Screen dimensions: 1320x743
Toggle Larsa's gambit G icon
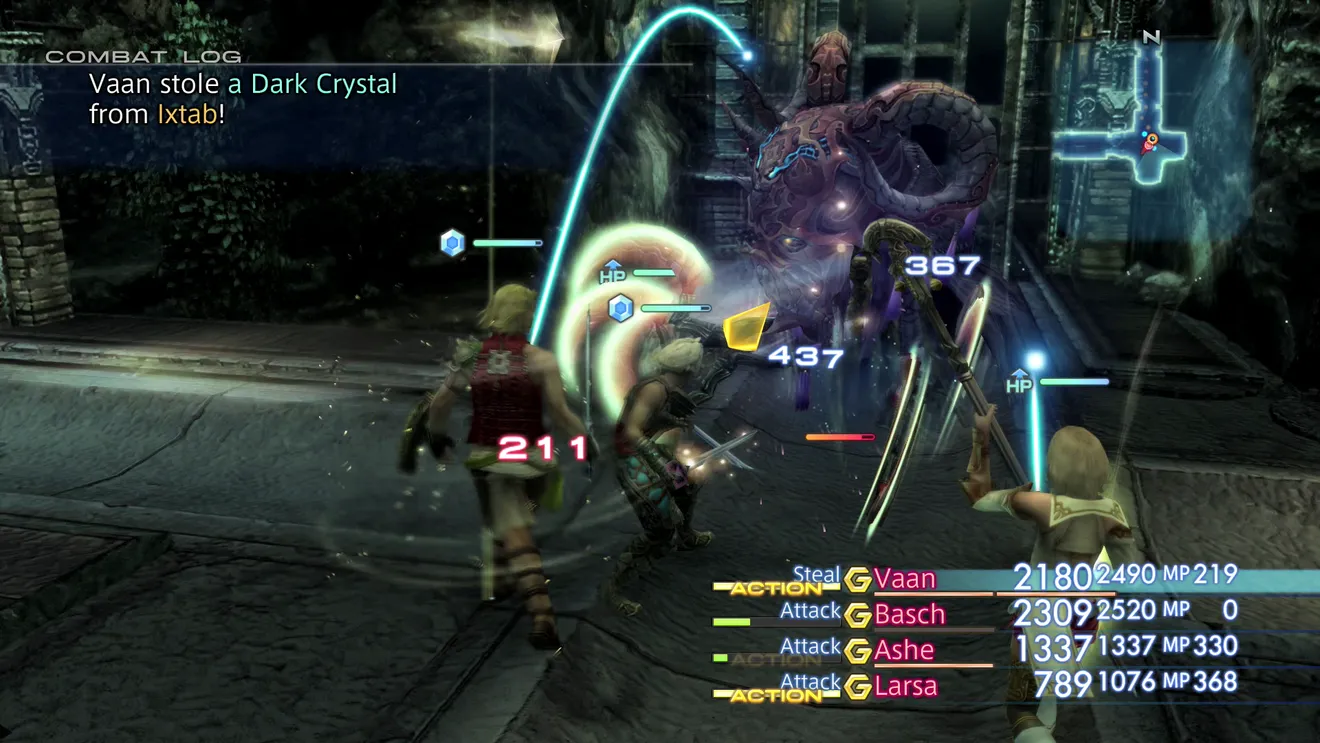pyautogui.click(x=857, y=687)
